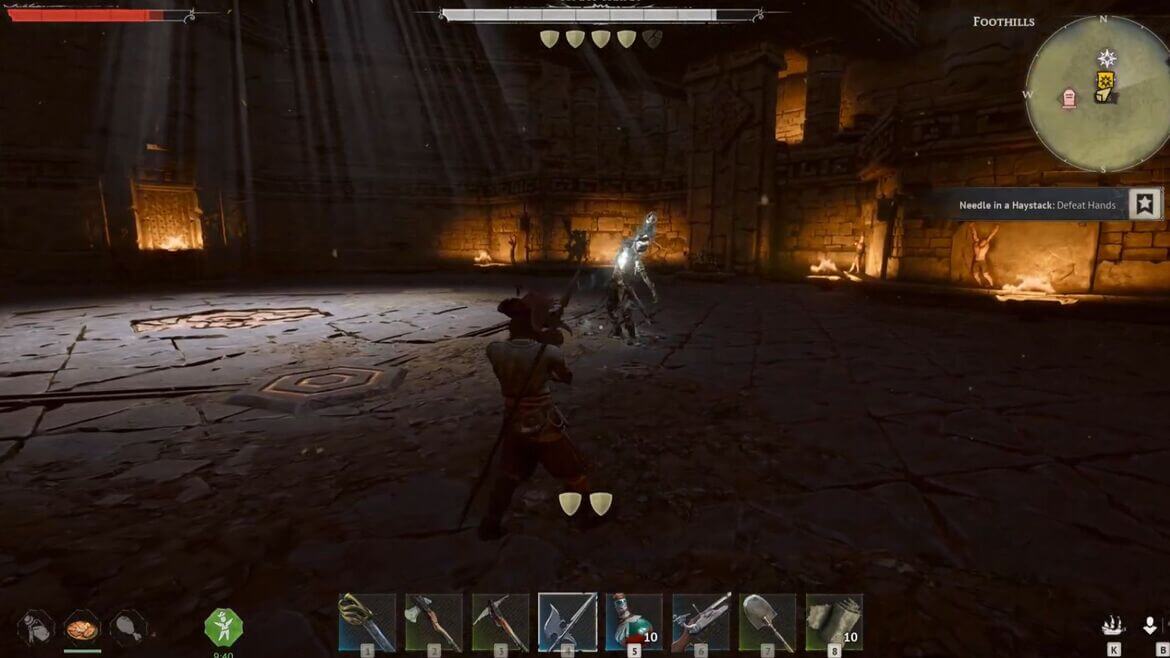Viewport: 1170px width, 658px height.
Task: Use the bandage cloth roll slot
Action: (834, 622)
